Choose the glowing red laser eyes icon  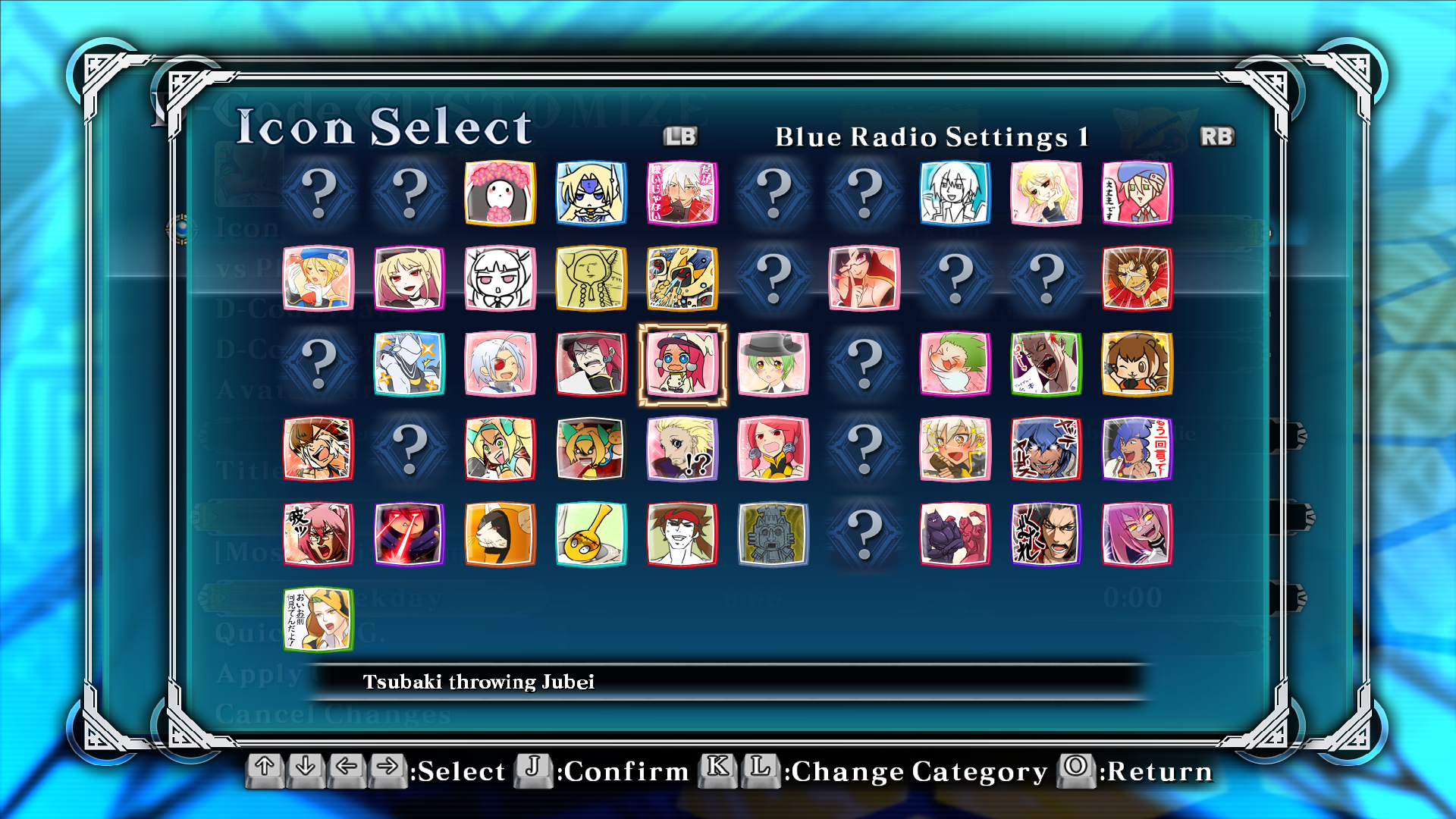pos(409,534)
